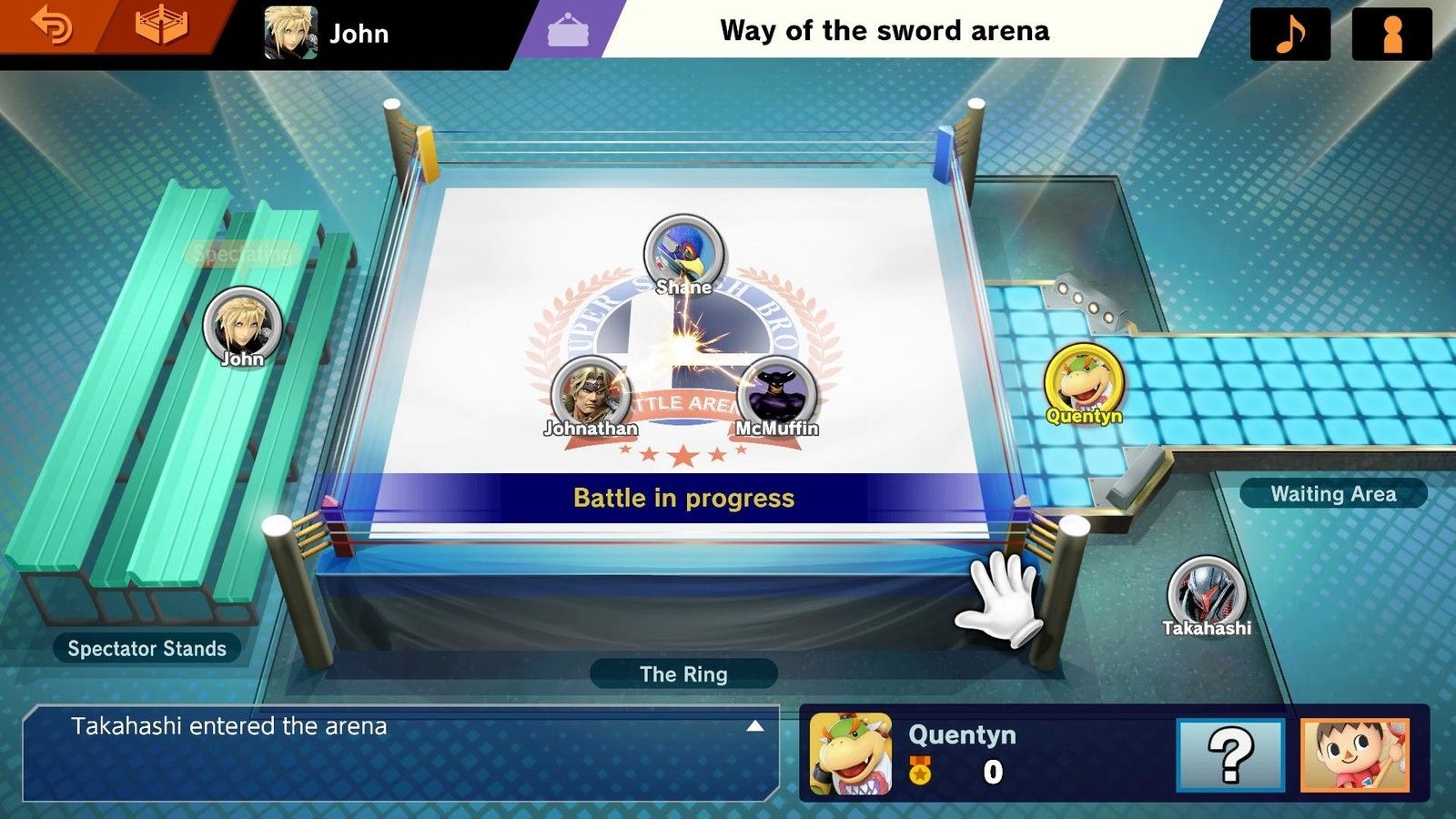Select Johnathan's player token
The height and width of the screenshot is (819, 1456).
click(591, 394)
